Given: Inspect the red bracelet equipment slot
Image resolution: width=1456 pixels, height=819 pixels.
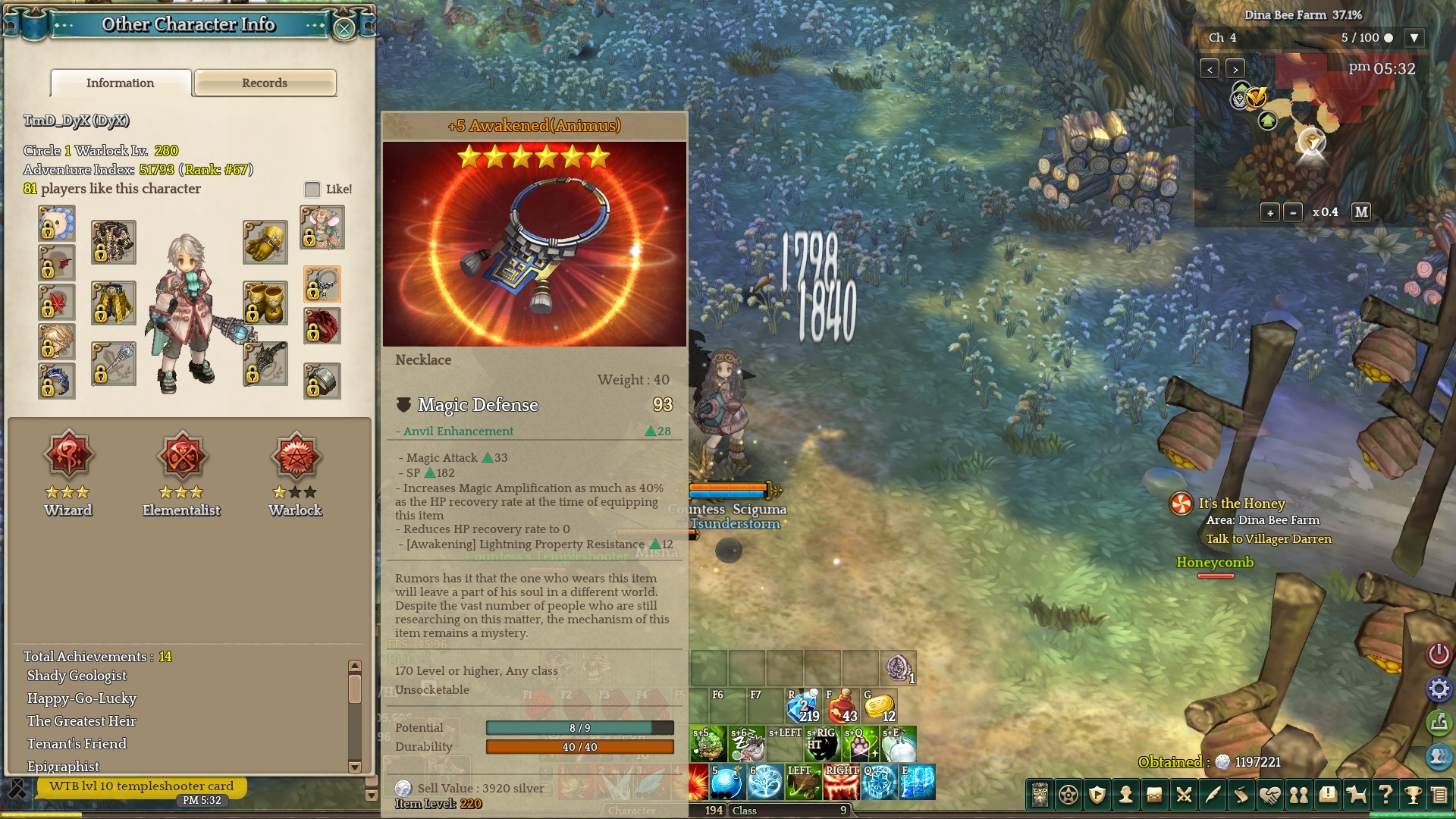Looking at the screenshot, I should coord(322,326).
